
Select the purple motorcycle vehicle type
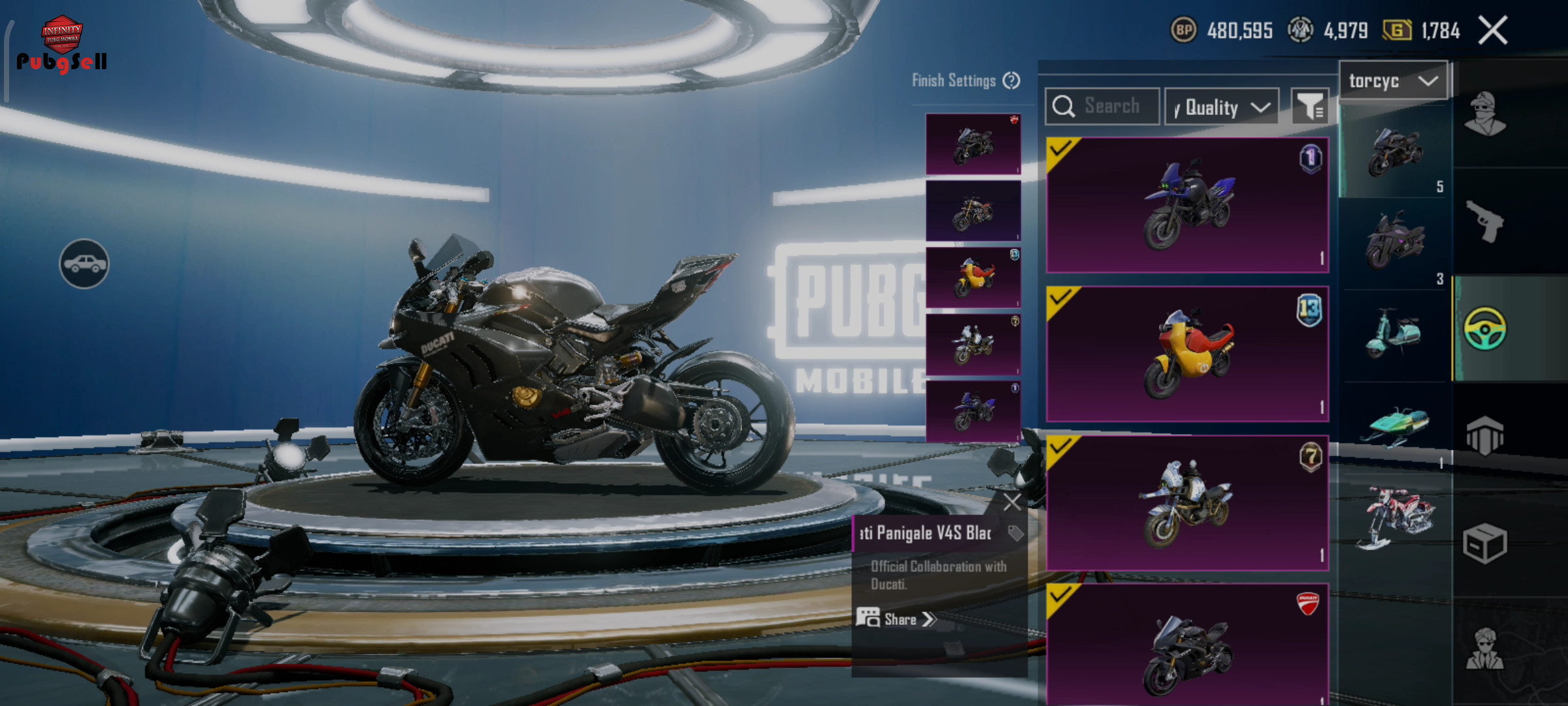pyautogui.click(x=1394, y=241)
